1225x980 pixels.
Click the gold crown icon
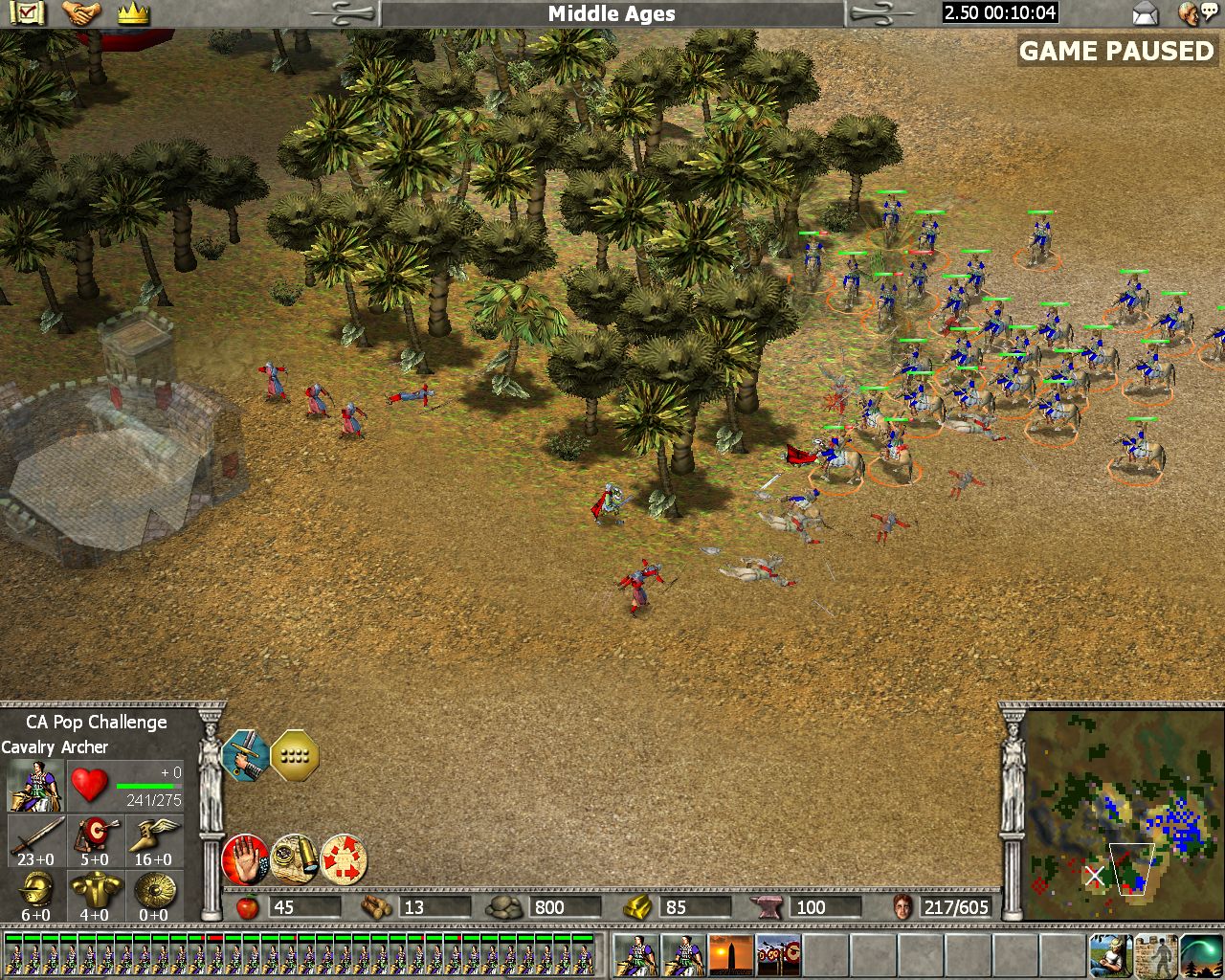(133, 13)
